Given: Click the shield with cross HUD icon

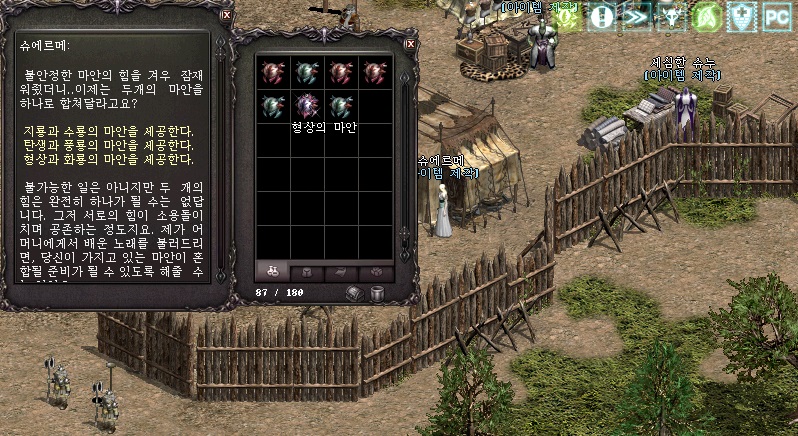Looking at the screenshot, I should pos(741,16).
